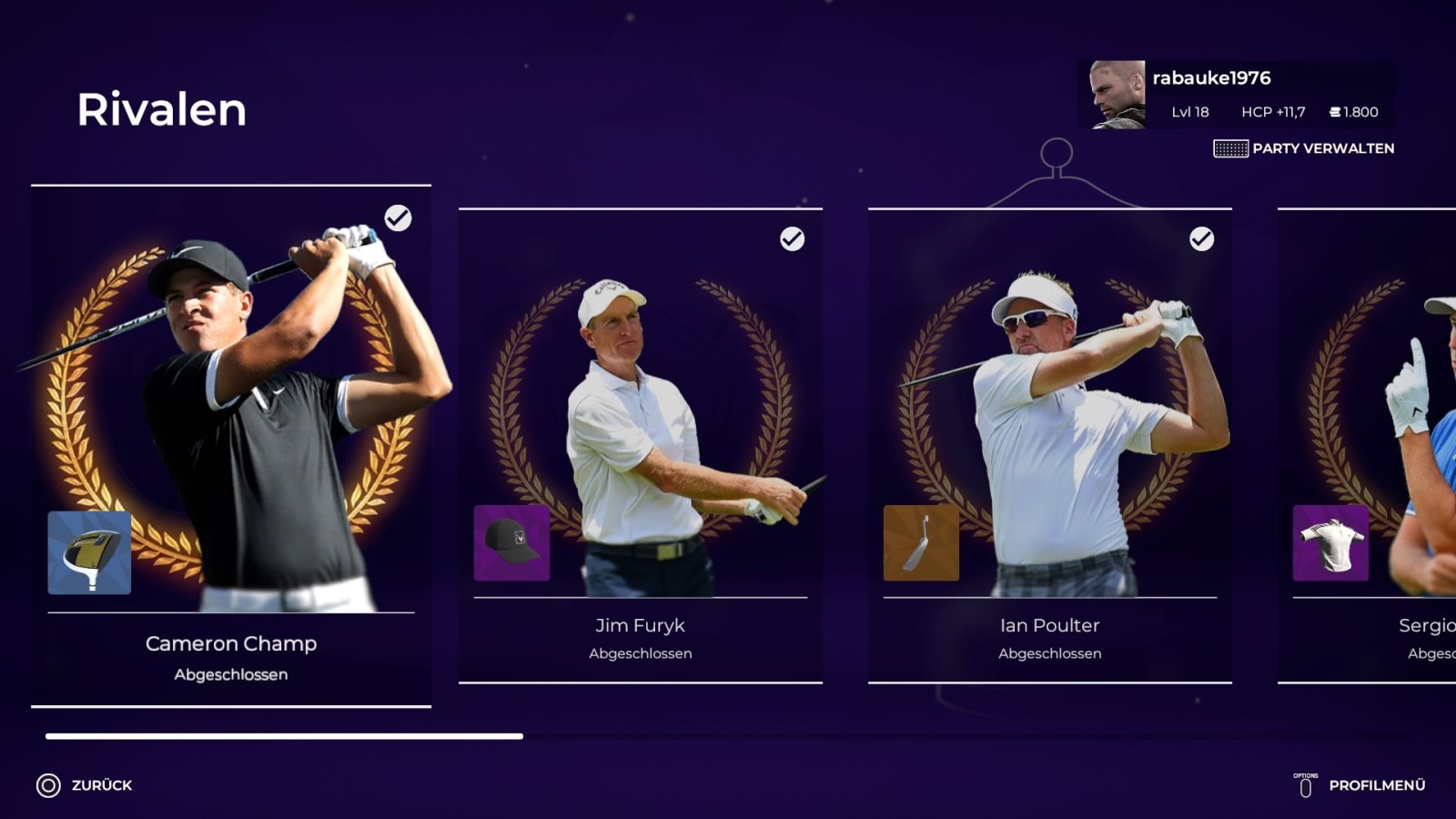Inspect the putter reward icon
The height and width of the screenshot is (819, 1456).
921,543
